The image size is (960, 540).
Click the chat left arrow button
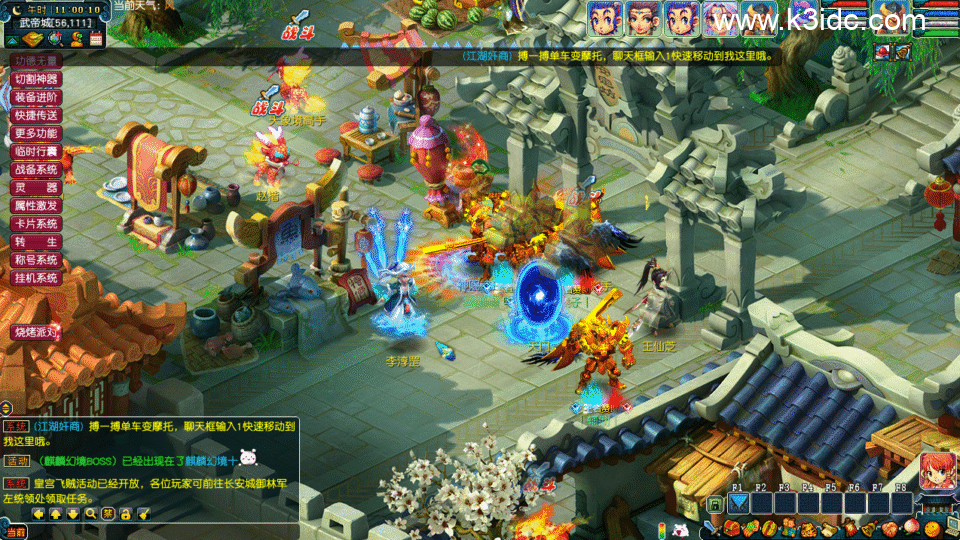coord(38,514)
